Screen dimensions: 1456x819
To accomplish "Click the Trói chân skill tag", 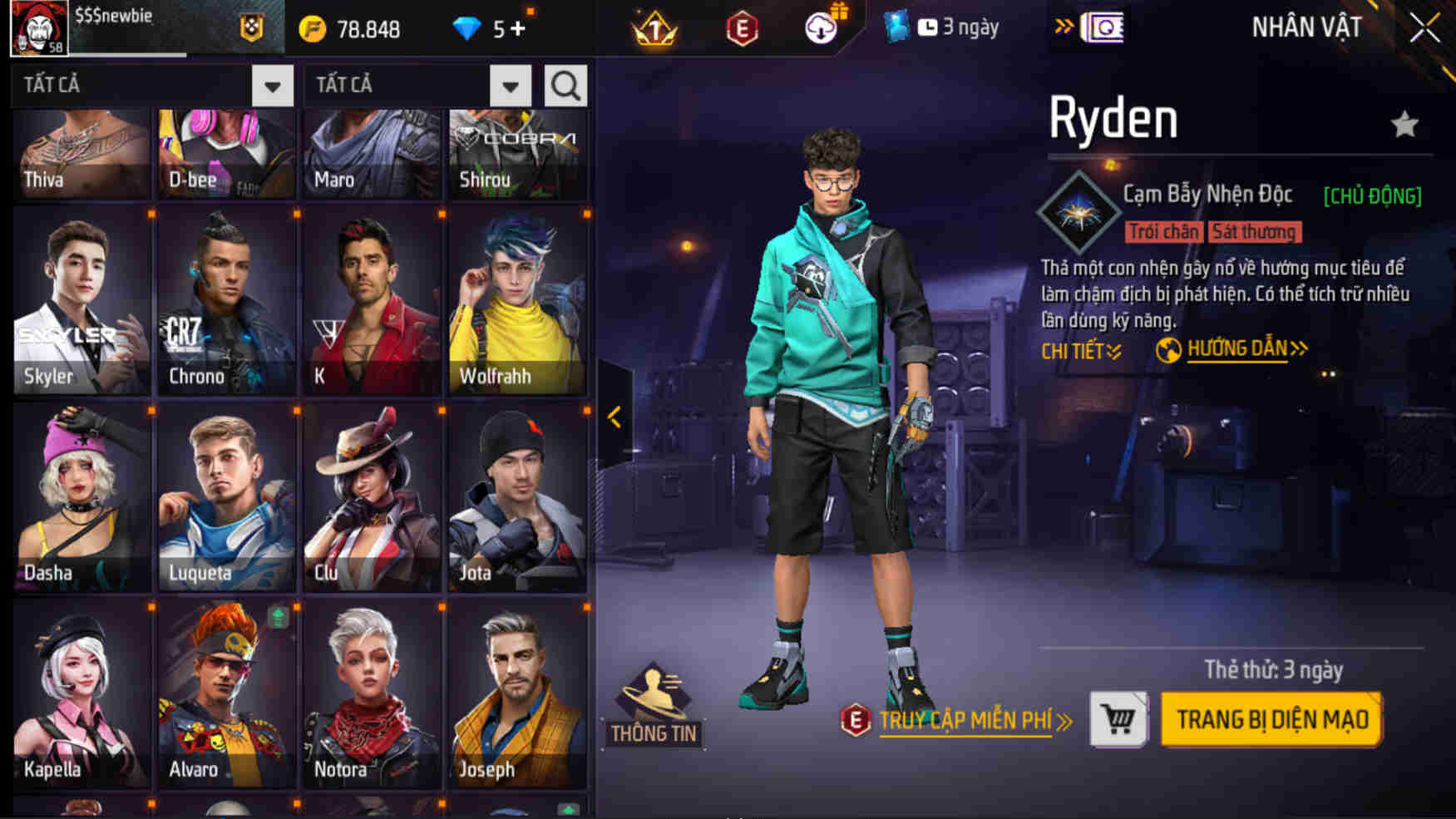I will 1165,232.
